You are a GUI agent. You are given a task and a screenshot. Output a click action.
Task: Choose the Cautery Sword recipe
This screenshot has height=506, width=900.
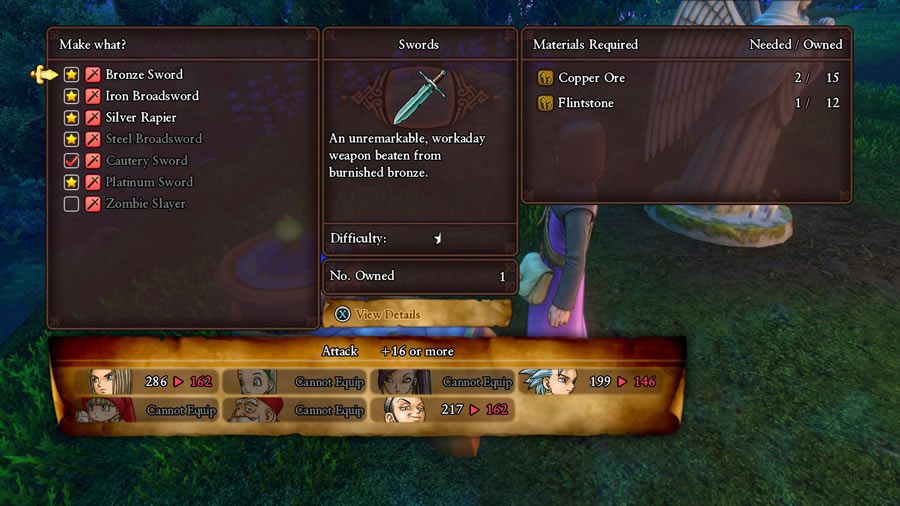pyautogui.click(x=146, y=161)
